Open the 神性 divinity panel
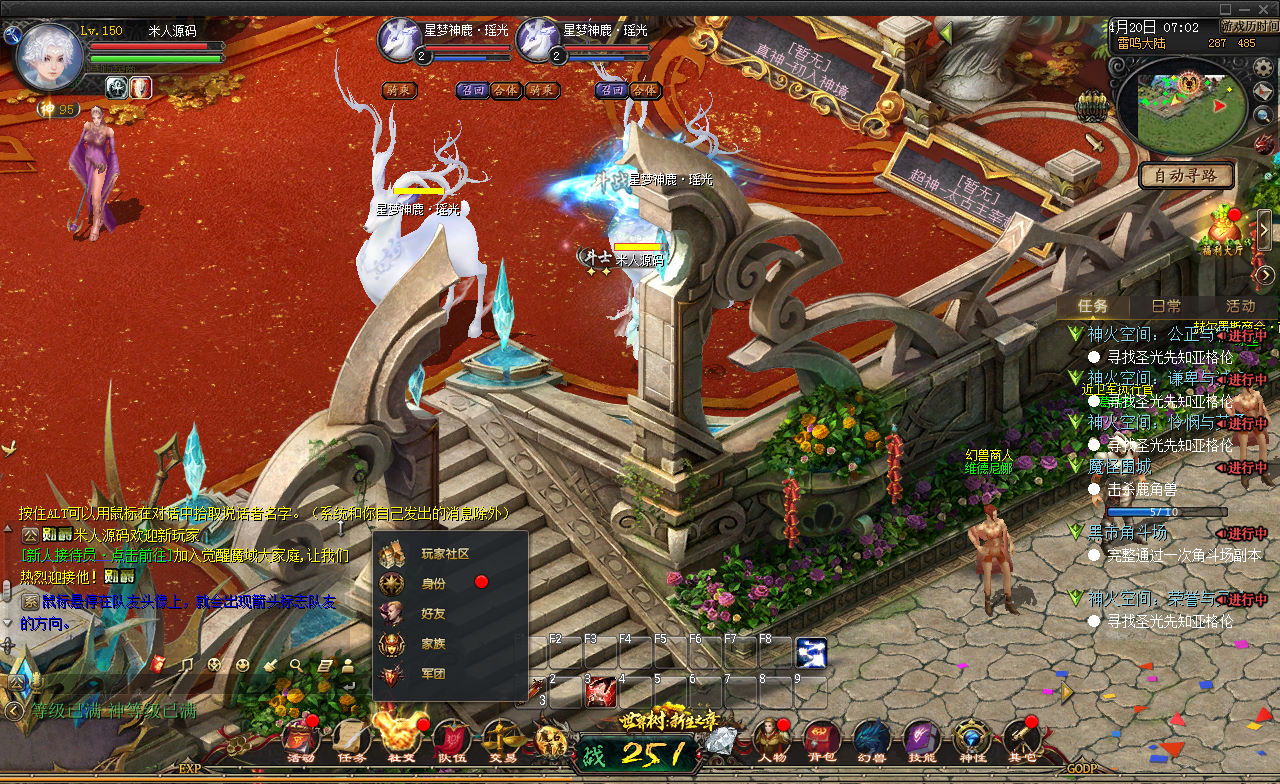 (x=971, y=741)
